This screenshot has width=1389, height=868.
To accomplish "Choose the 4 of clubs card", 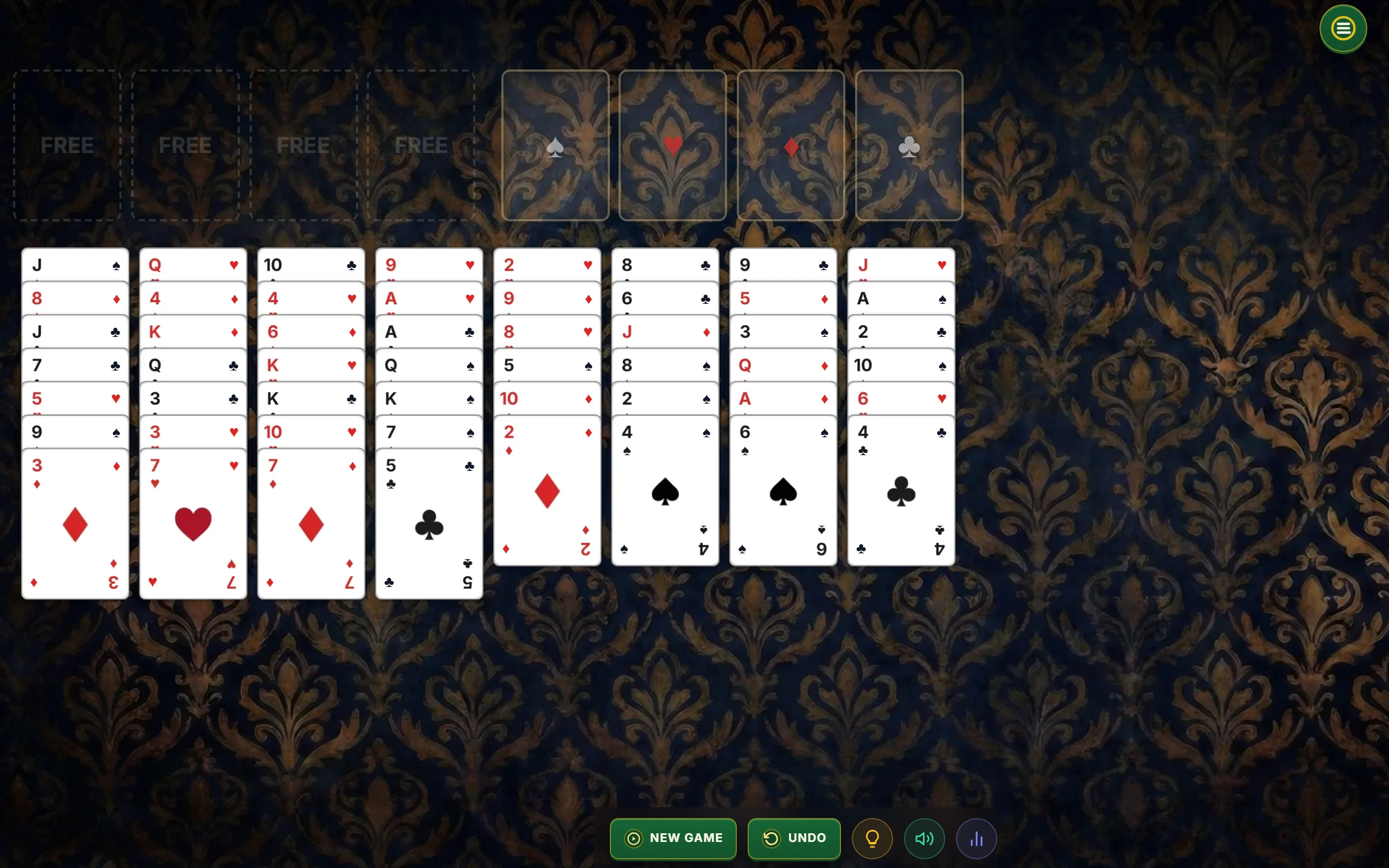I will pos(901,491).
